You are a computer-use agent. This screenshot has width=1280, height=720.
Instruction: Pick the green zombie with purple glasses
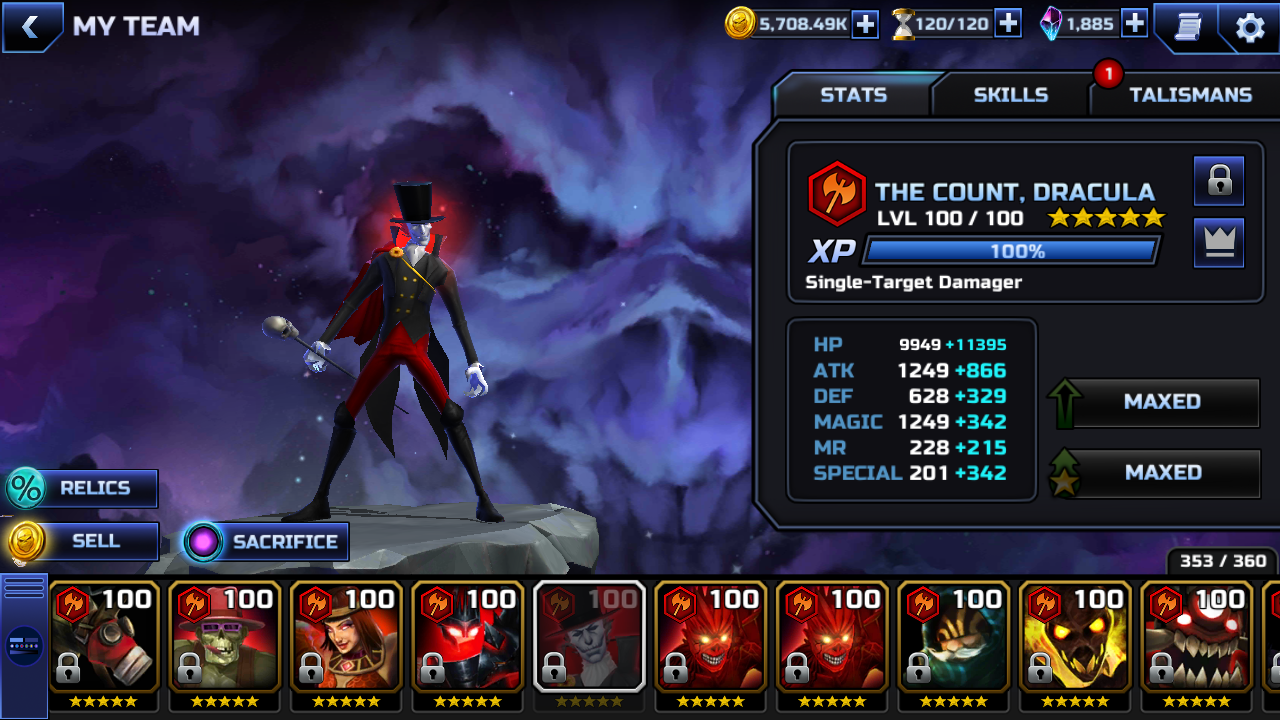(x=225, y=636)
